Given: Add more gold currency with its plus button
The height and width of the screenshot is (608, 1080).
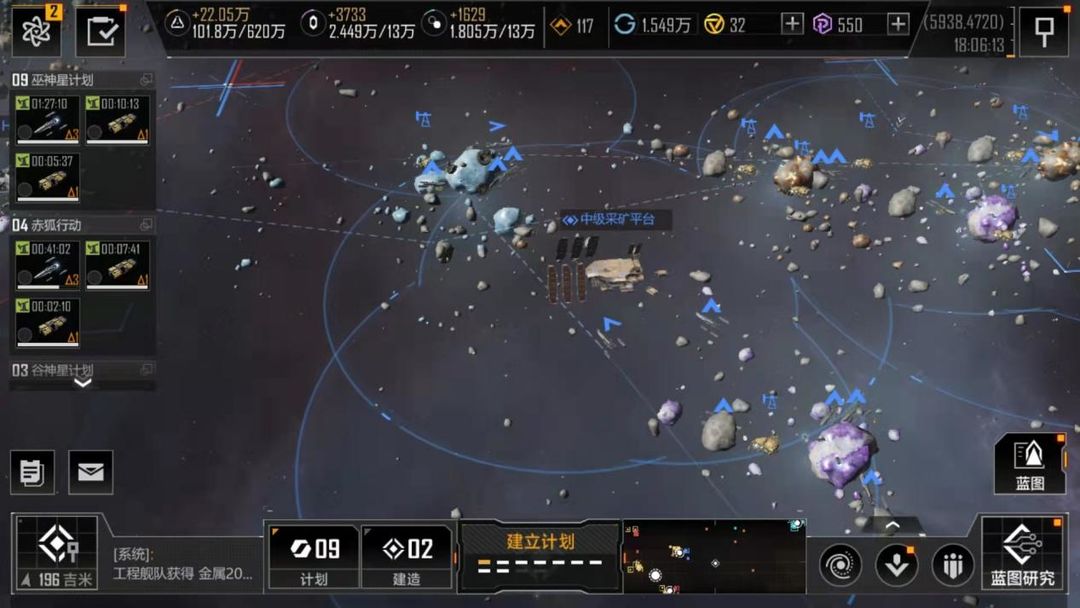Looking at the screenshot, I should (x=792, y=24).
